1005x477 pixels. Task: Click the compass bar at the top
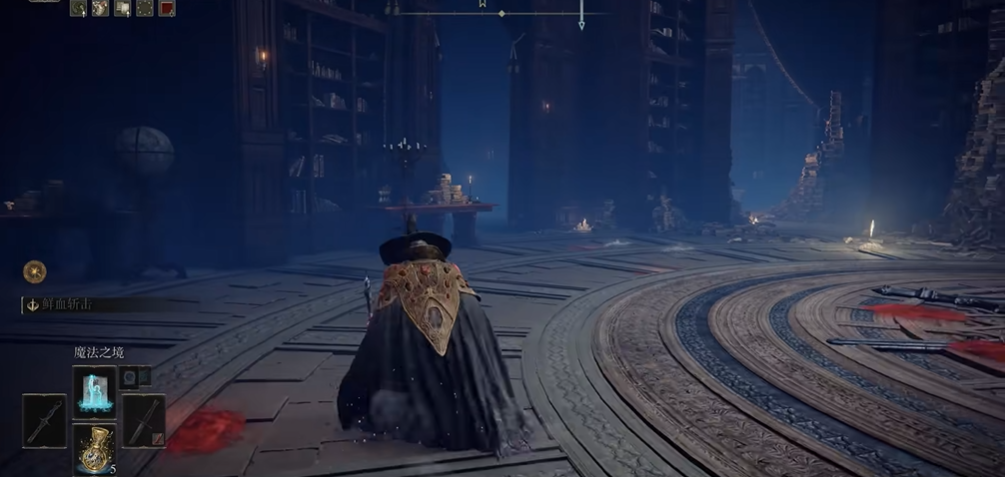click(x=500, y=13)
